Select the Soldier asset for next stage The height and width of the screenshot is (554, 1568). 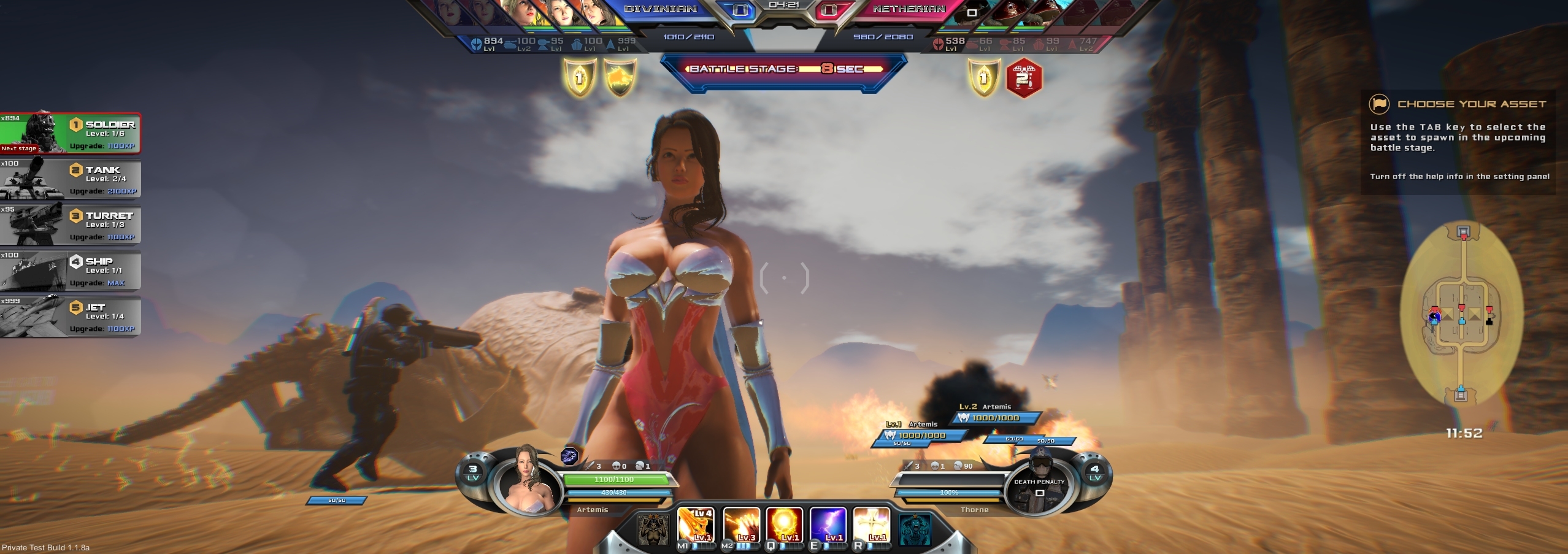(71, 133)
